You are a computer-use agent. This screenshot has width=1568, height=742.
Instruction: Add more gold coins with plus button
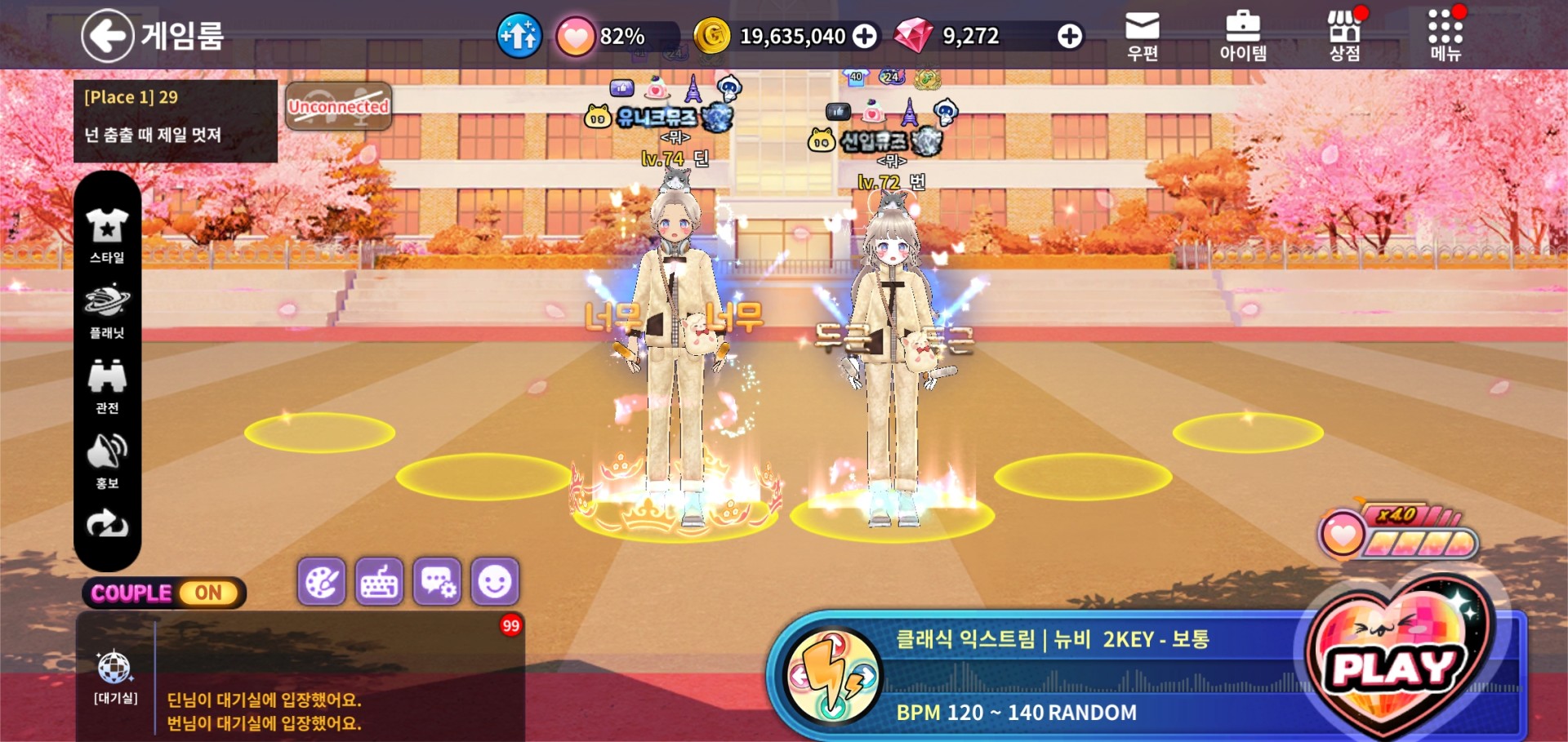click(x=865, y=36)
